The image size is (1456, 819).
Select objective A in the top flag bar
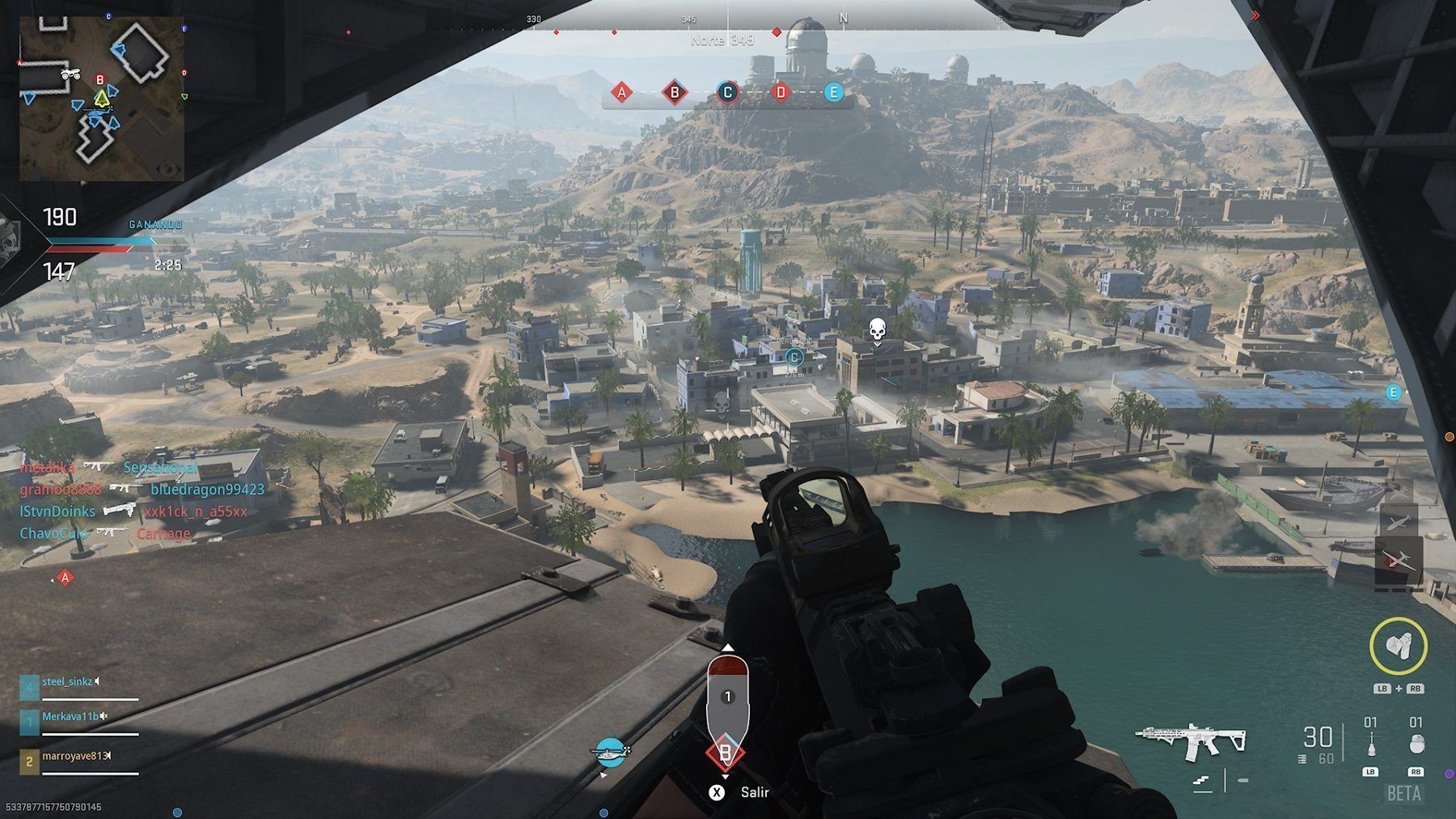621,92
